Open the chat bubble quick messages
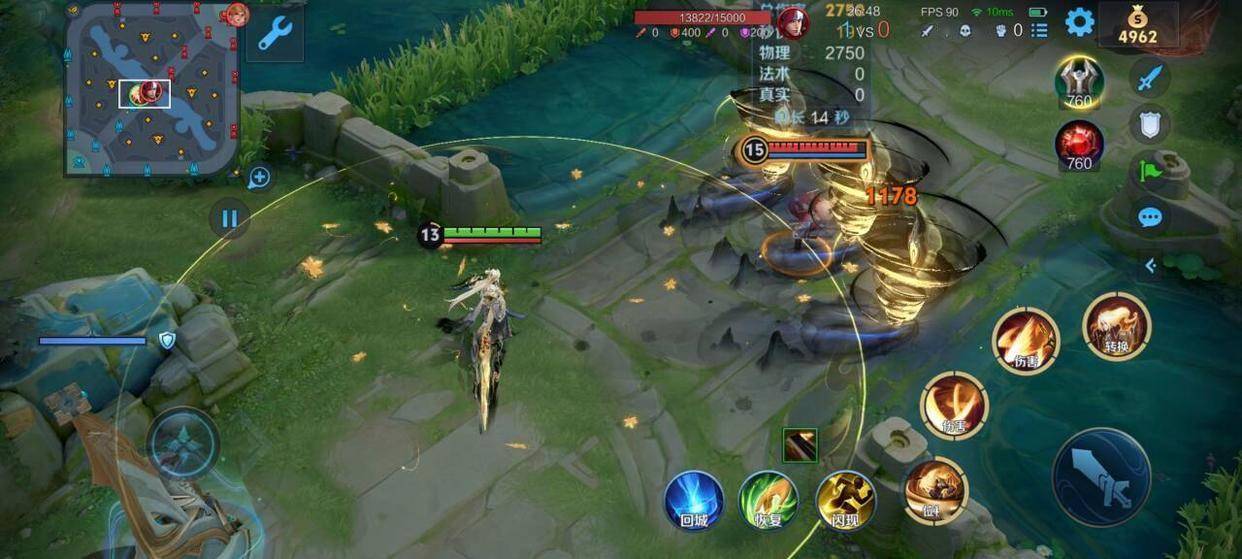The width and height of the screenshot is (1242, 559). tap(1150, 217)
